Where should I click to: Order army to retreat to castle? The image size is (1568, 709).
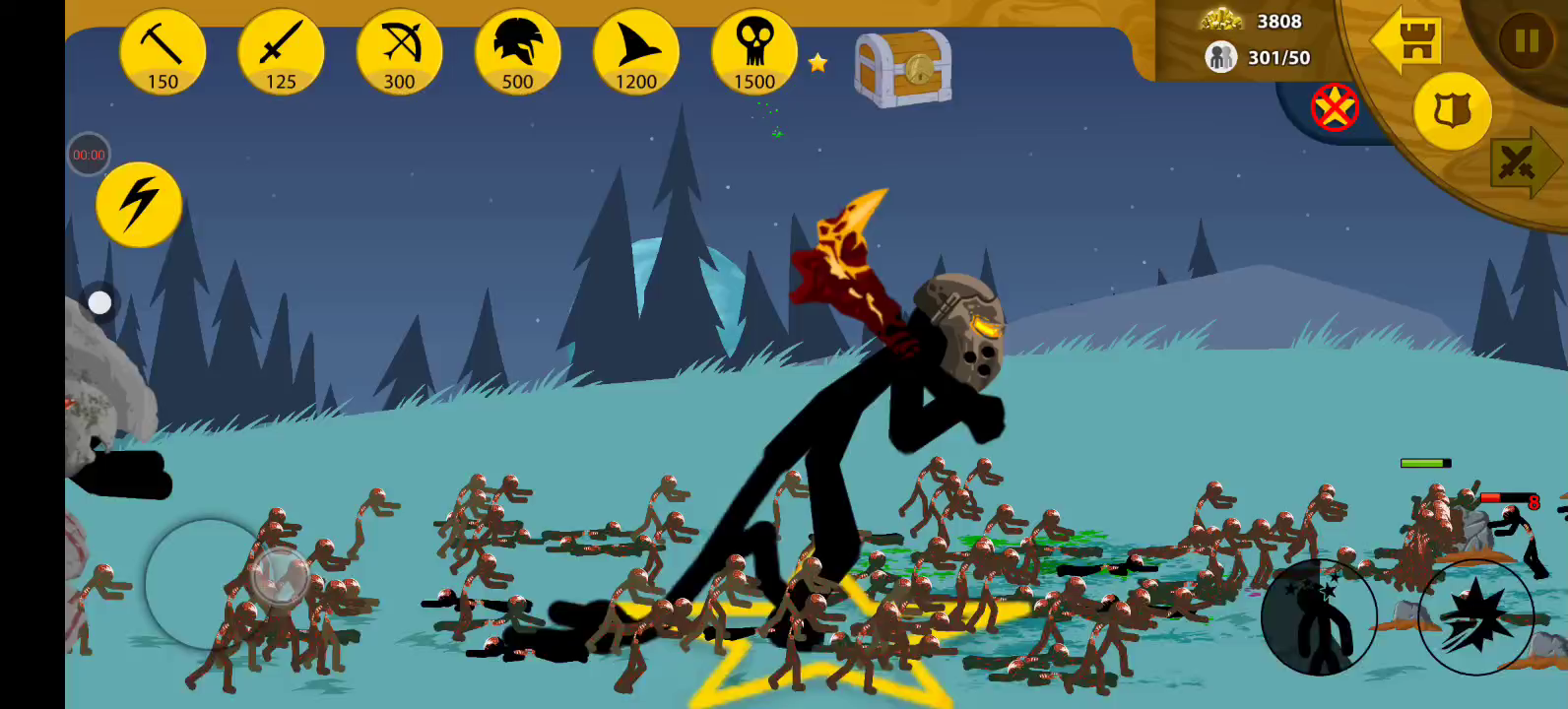[x=1407, y=40]
